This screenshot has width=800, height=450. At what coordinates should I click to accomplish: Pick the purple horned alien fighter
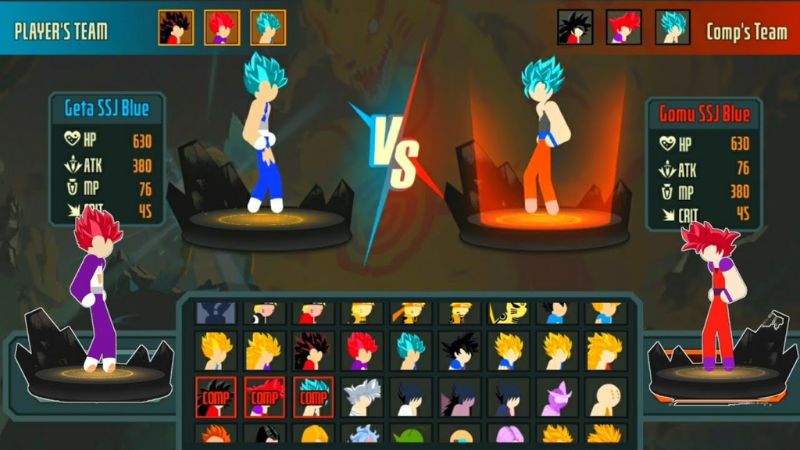pyautogui.click(x=557, y=397)
